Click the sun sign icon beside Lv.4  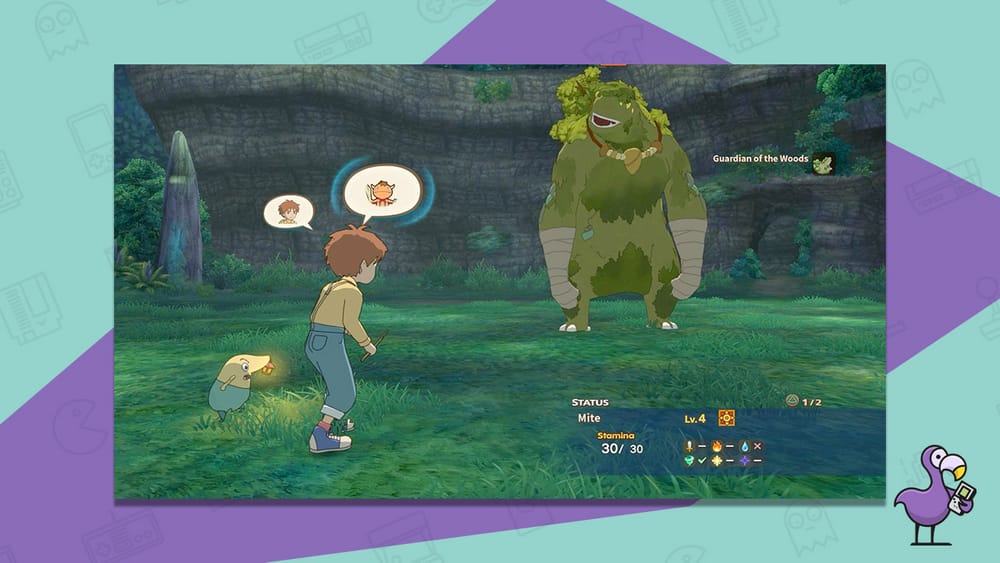pos(727,418)
